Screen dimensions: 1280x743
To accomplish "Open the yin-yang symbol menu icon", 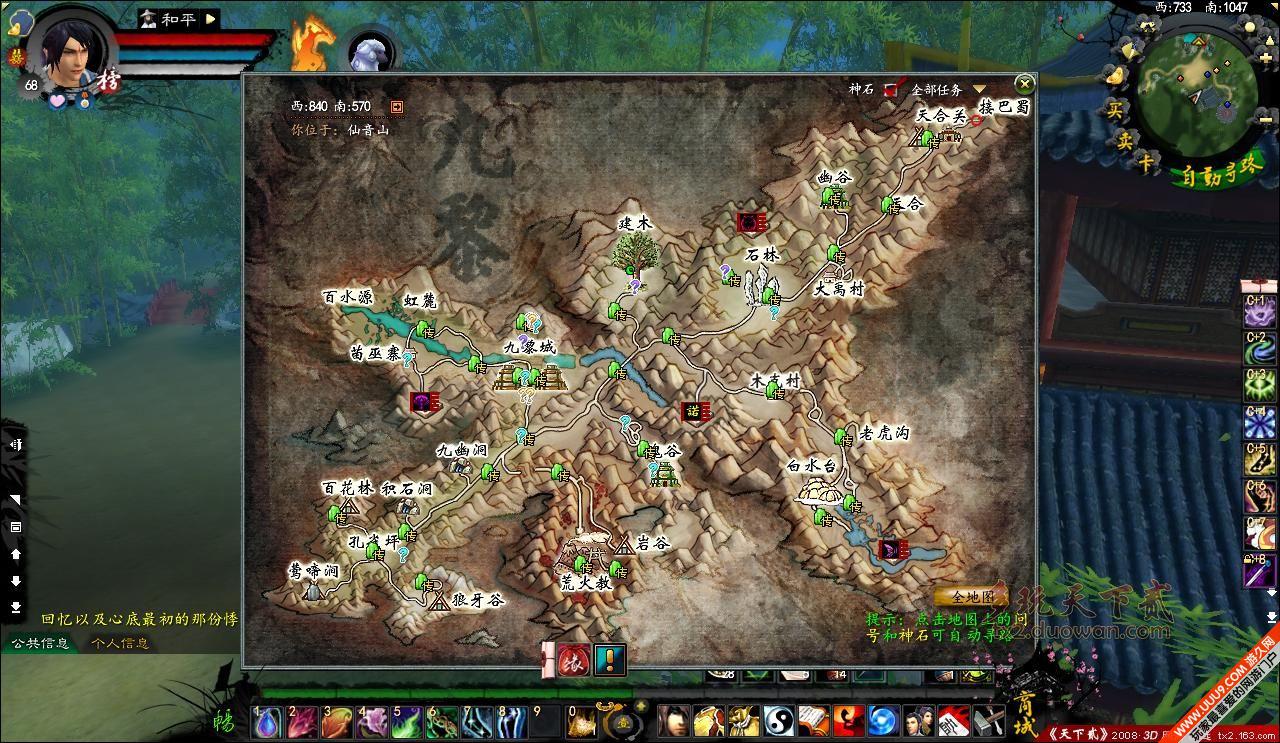I will [x=778, y=720].
